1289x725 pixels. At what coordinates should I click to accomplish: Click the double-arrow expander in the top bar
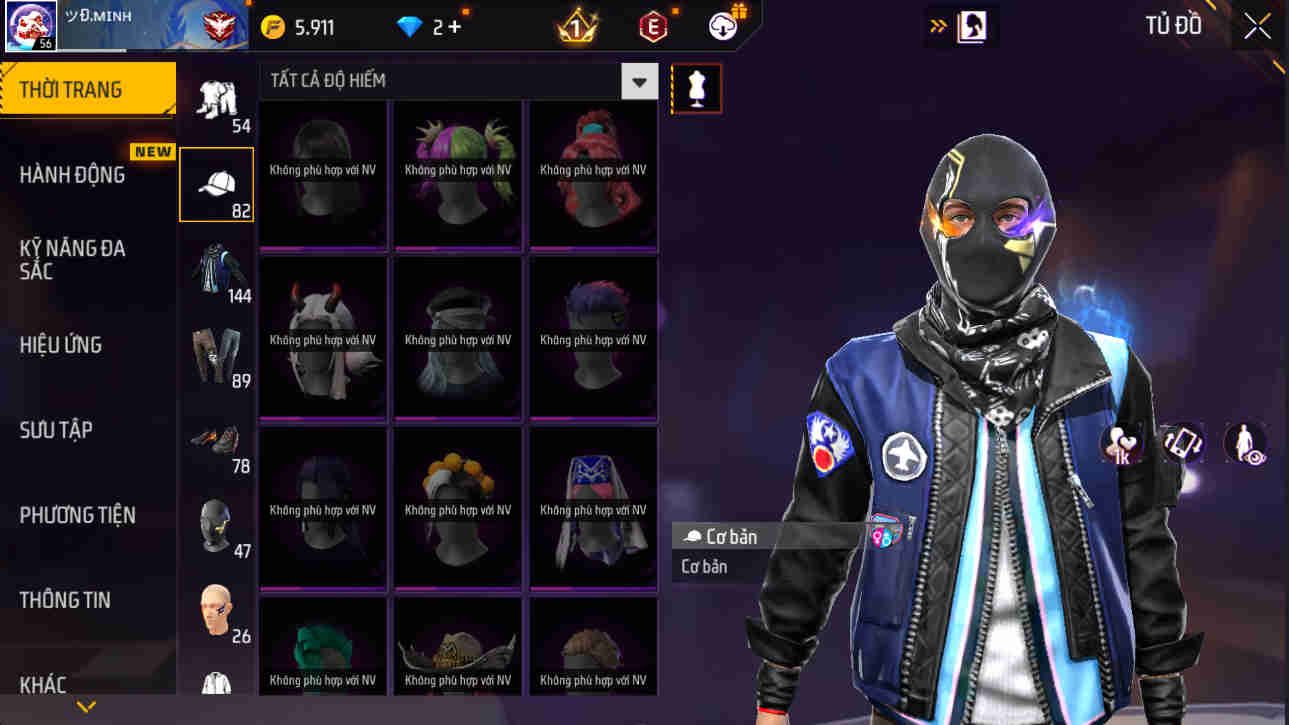(x=935, y=25)
